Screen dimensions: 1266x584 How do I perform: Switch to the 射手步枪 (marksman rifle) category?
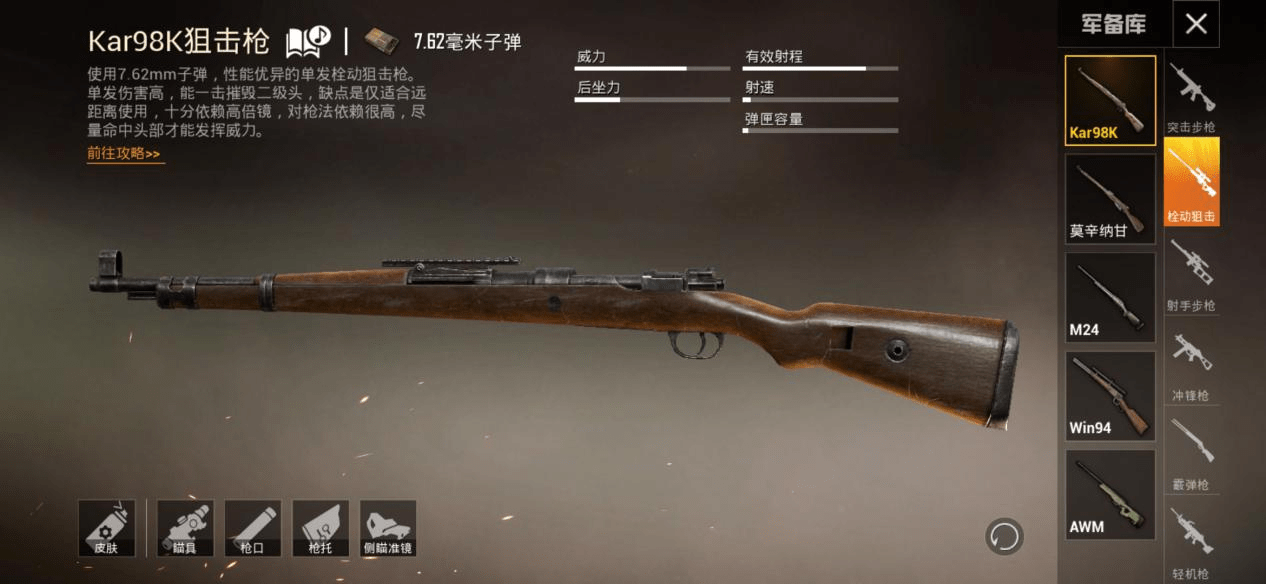point(1192,272)
